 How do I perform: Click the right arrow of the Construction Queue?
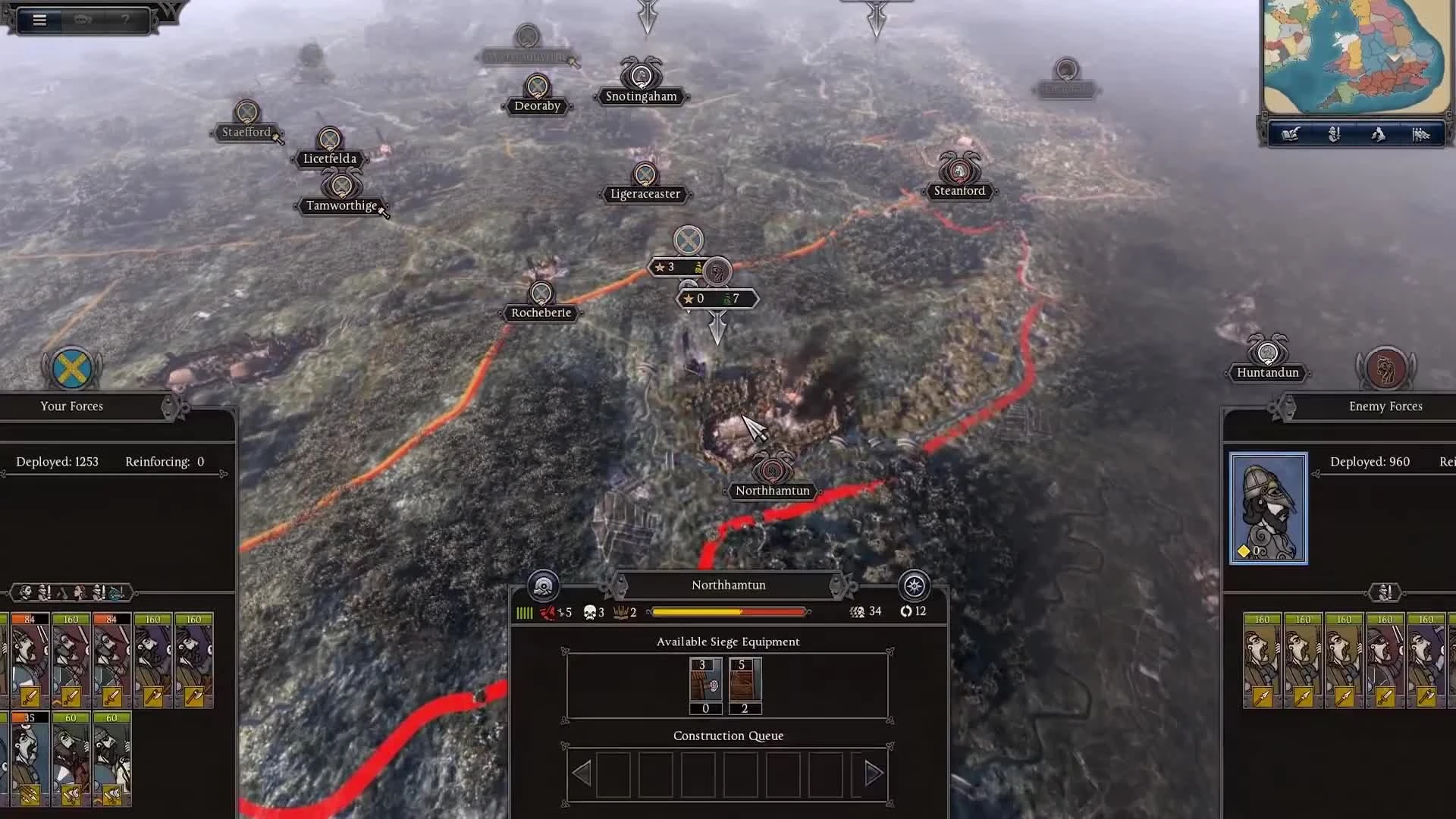pyautogui.click(x=872, y=772)
